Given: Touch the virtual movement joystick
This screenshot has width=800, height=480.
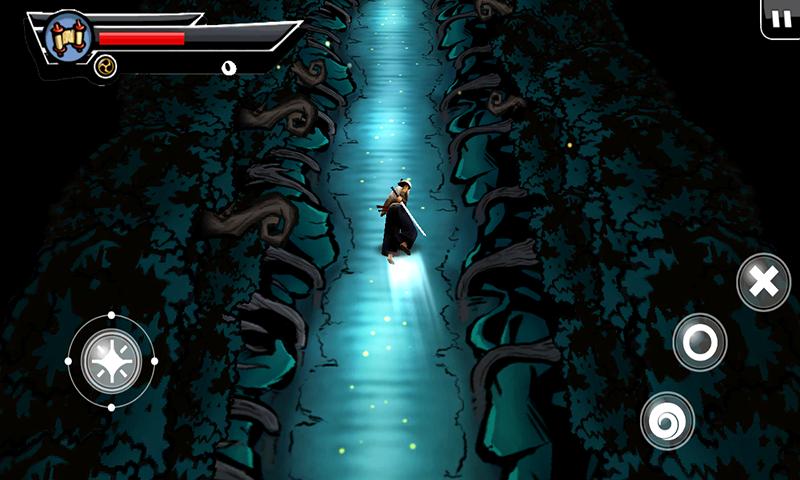Looking at the screenshot, I should point(111,360).
